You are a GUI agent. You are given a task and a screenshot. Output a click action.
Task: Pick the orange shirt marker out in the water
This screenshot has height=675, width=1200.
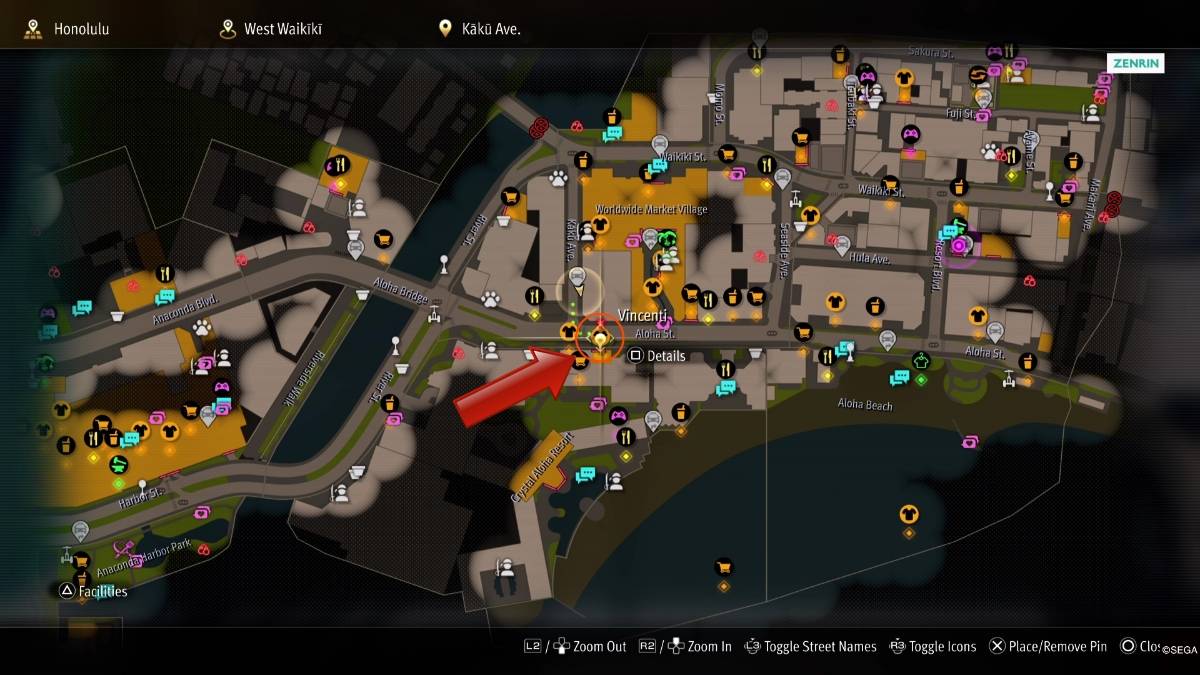[909, 514]
